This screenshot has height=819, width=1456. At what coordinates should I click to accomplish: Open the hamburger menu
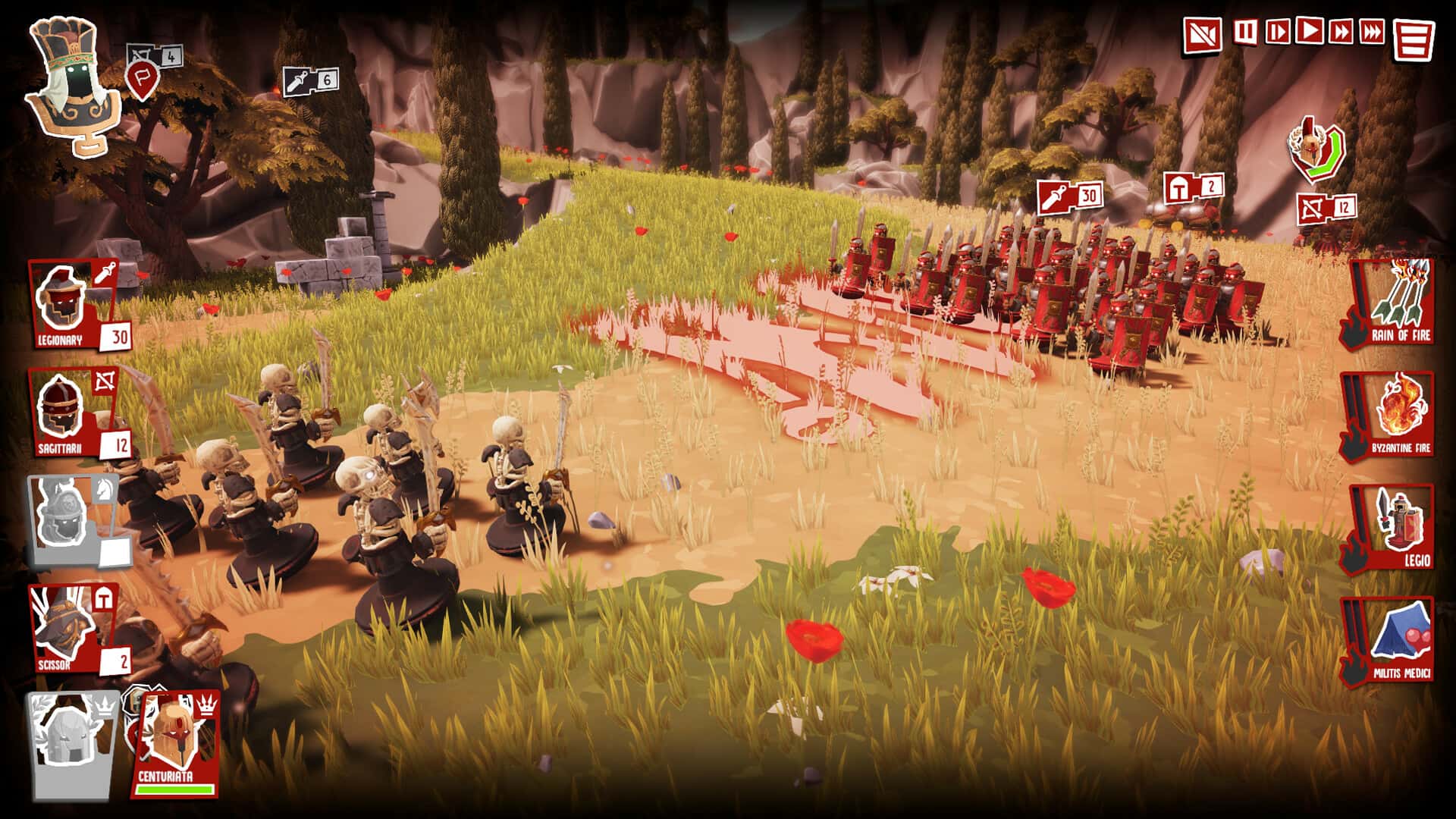pos(1414,39)
